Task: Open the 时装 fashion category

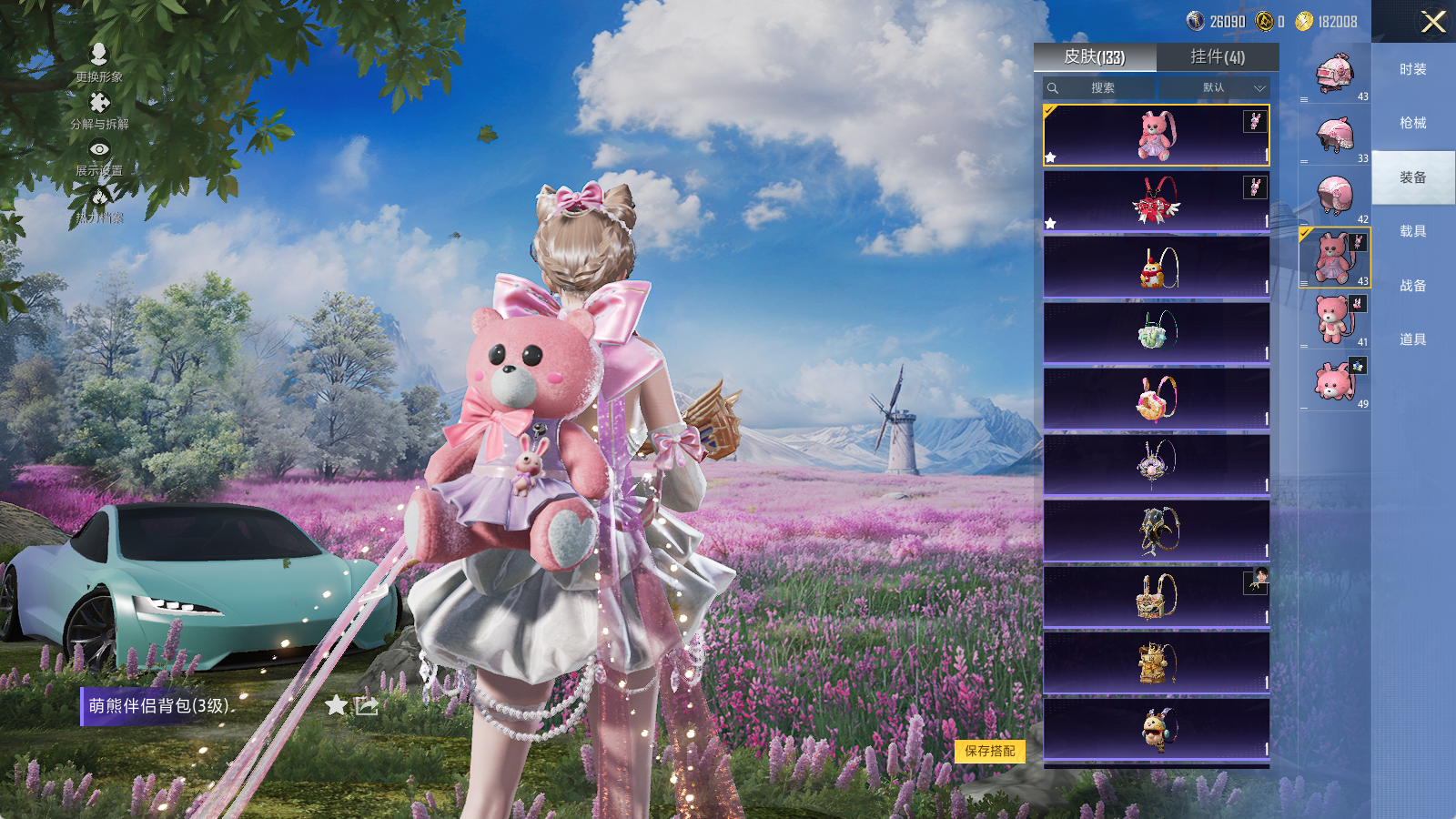Action: point(1413,69)
